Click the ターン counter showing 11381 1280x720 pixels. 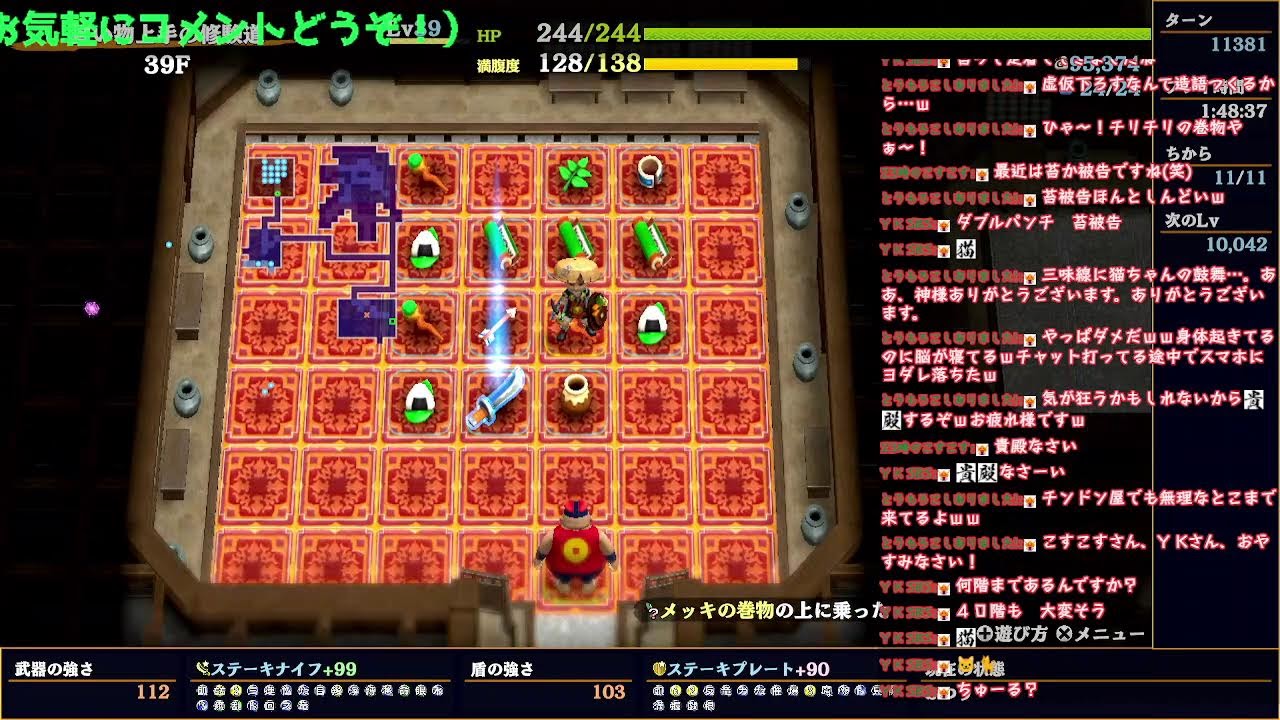click(1230, 45)
